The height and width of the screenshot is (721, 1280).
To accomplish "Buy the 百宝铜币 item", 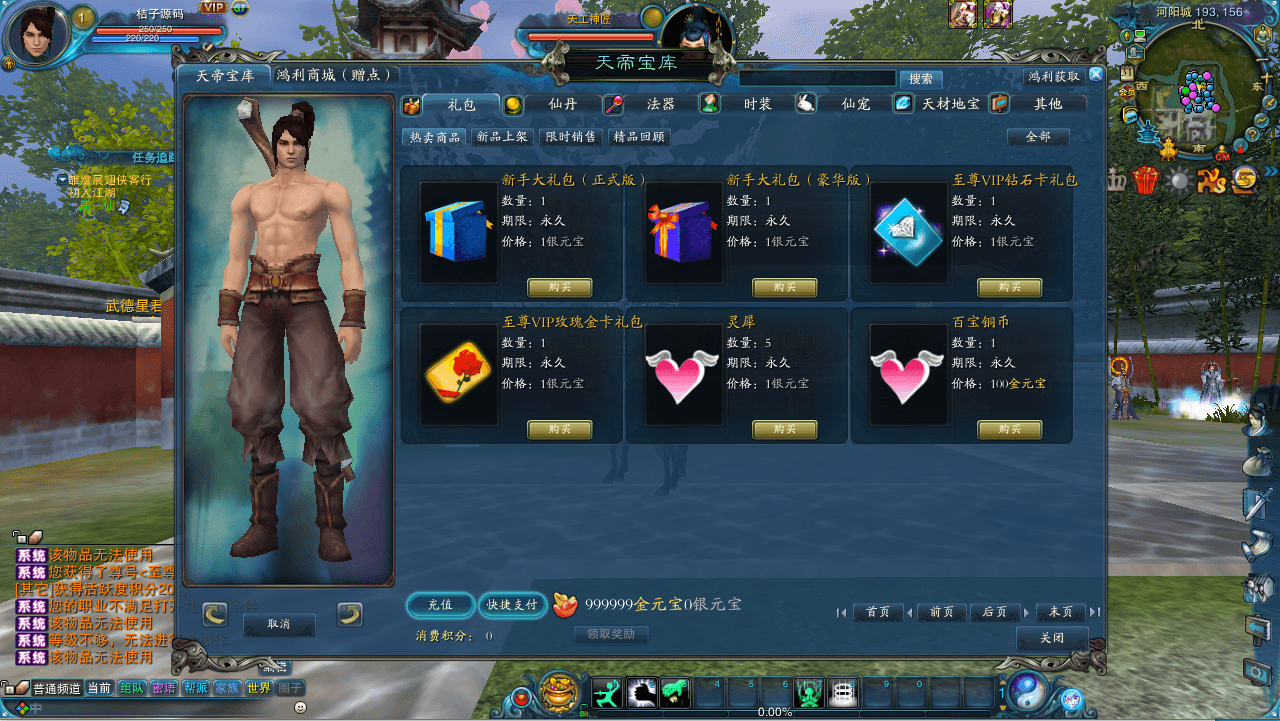I will 1009,430.
